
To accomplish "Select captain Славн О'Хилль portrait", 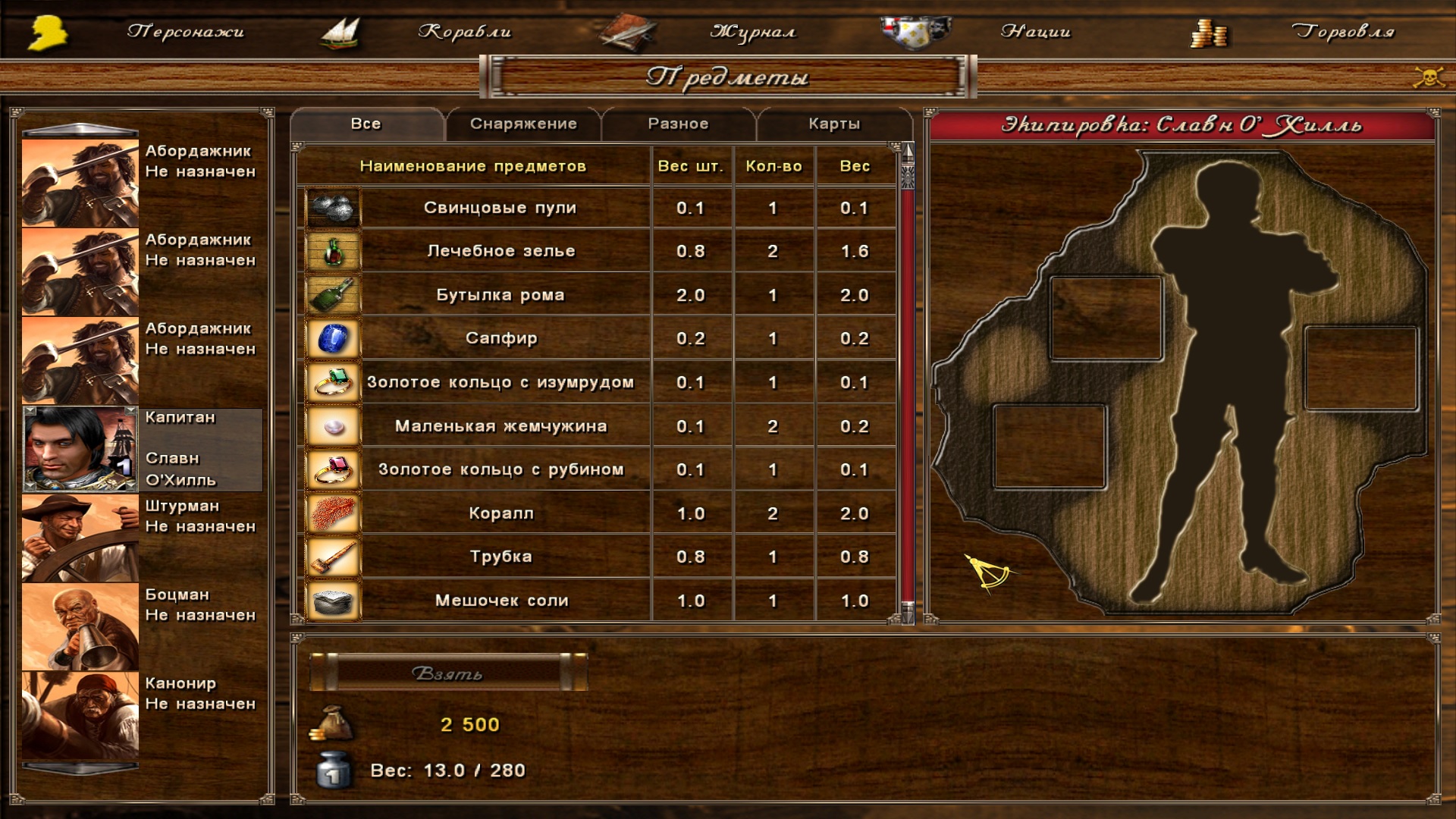I will pos(80,449).
